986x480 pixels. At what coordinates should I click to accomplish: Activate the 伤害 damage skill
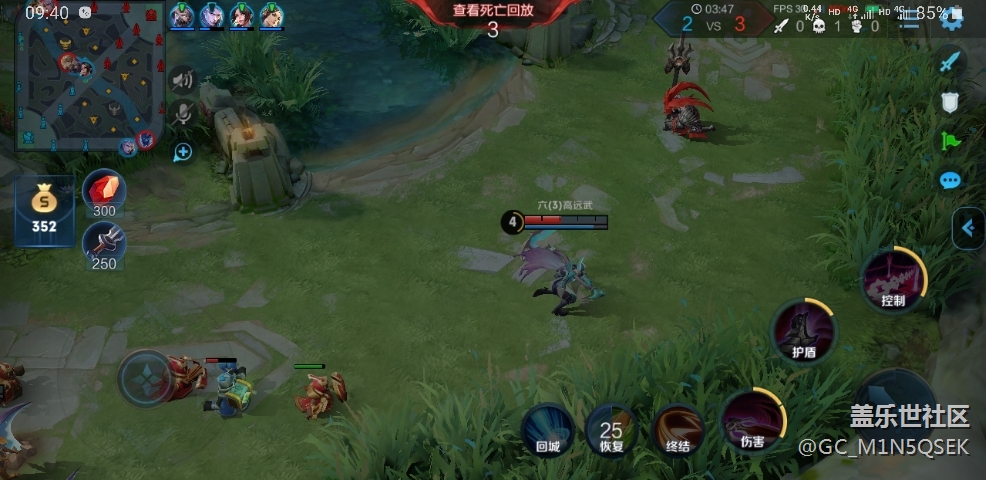pos(752,419)
